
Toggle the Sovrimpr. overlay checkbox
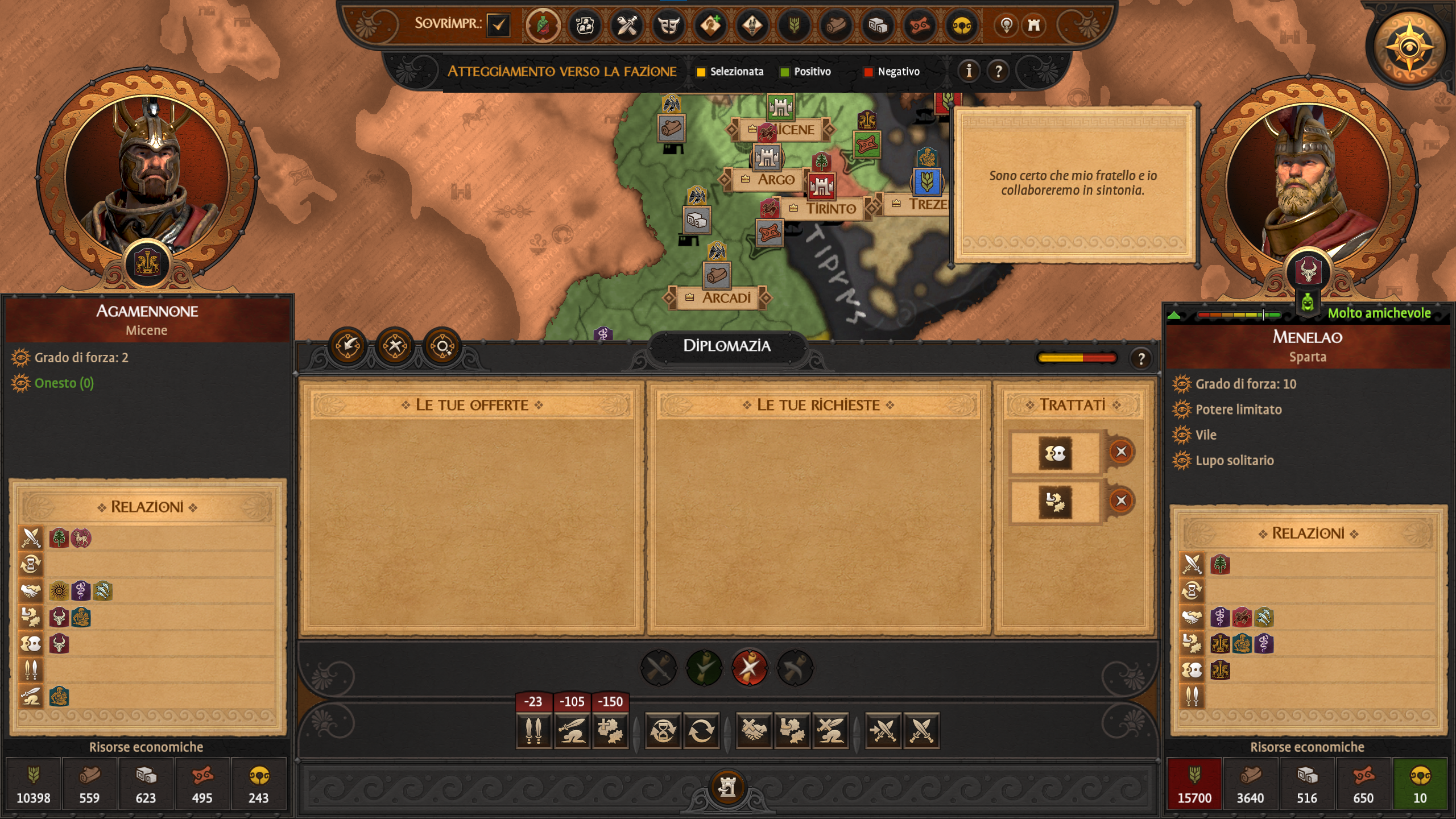498,25
